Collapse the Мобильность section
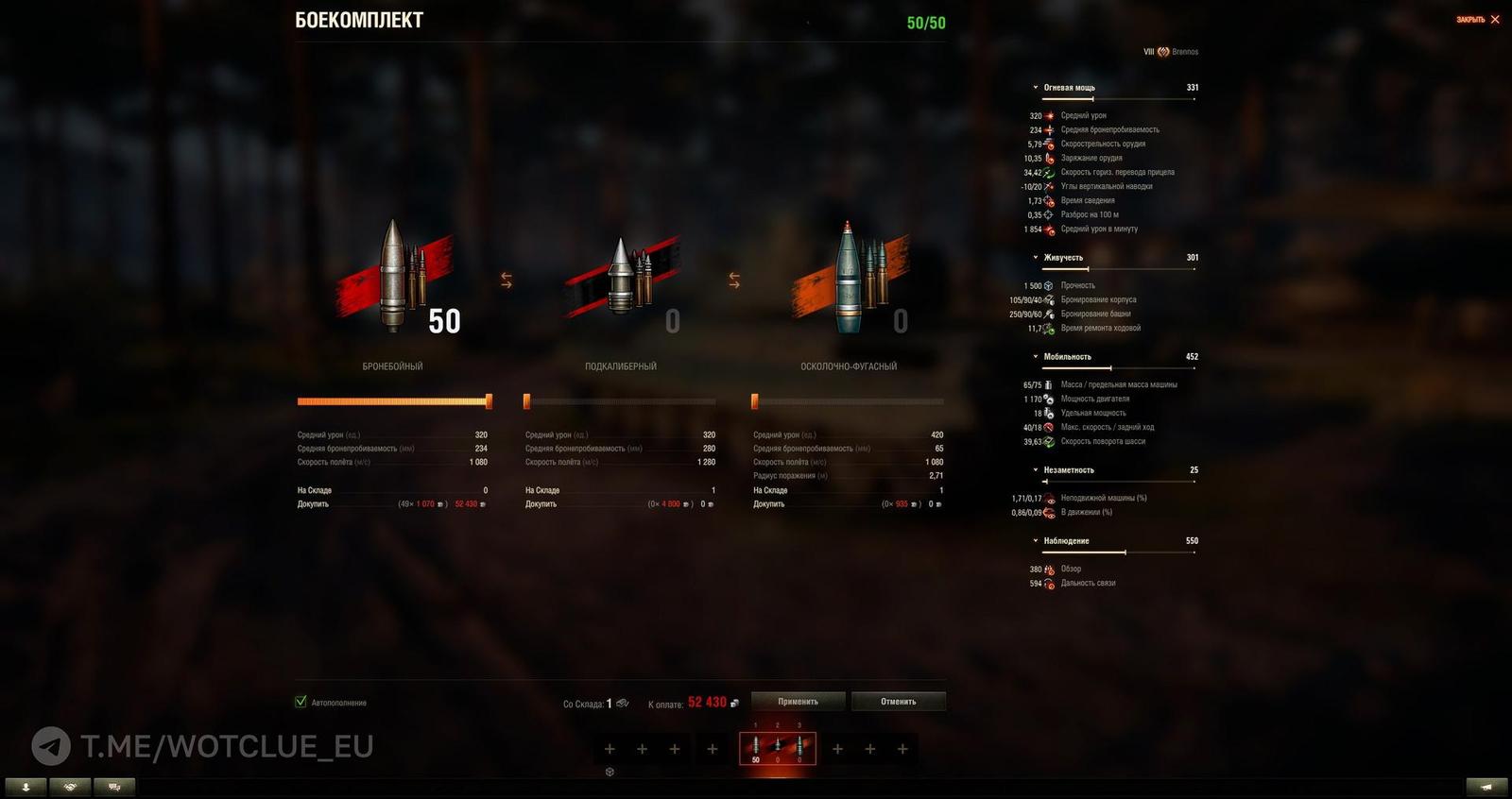The image size is (1512, 799). click(x=1035, y=356)
